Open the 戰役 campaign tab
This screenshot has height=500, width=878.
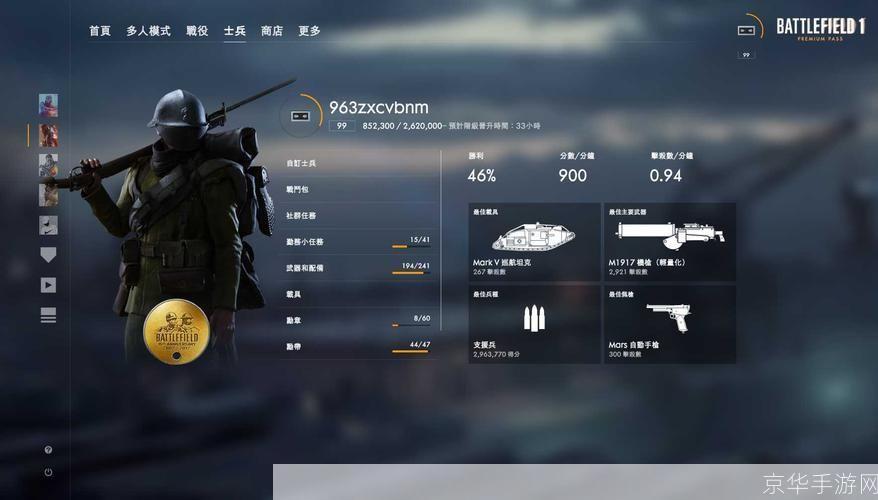197,31
